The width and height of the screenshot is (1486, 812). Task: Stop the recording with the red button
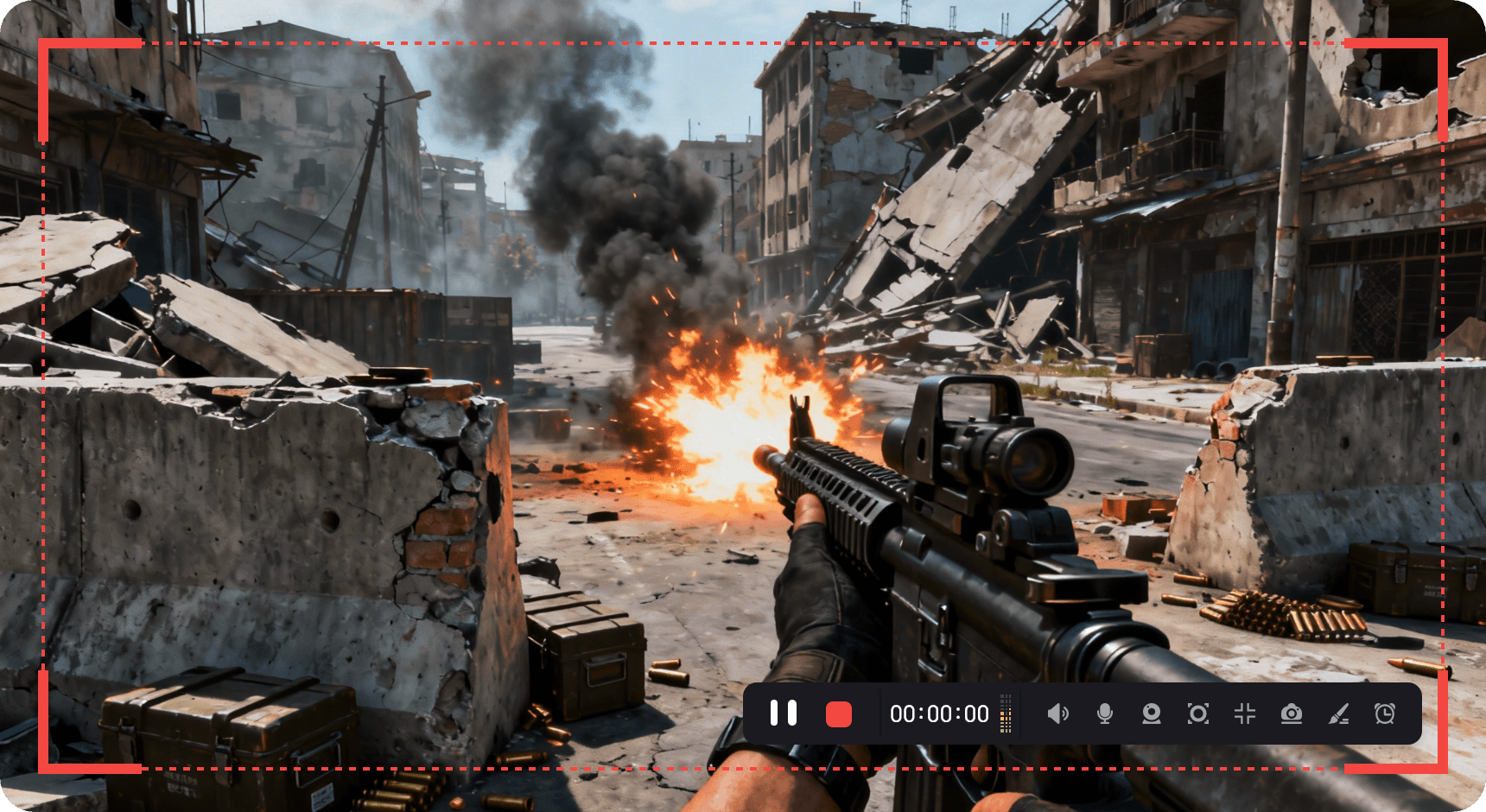point(838,714)
